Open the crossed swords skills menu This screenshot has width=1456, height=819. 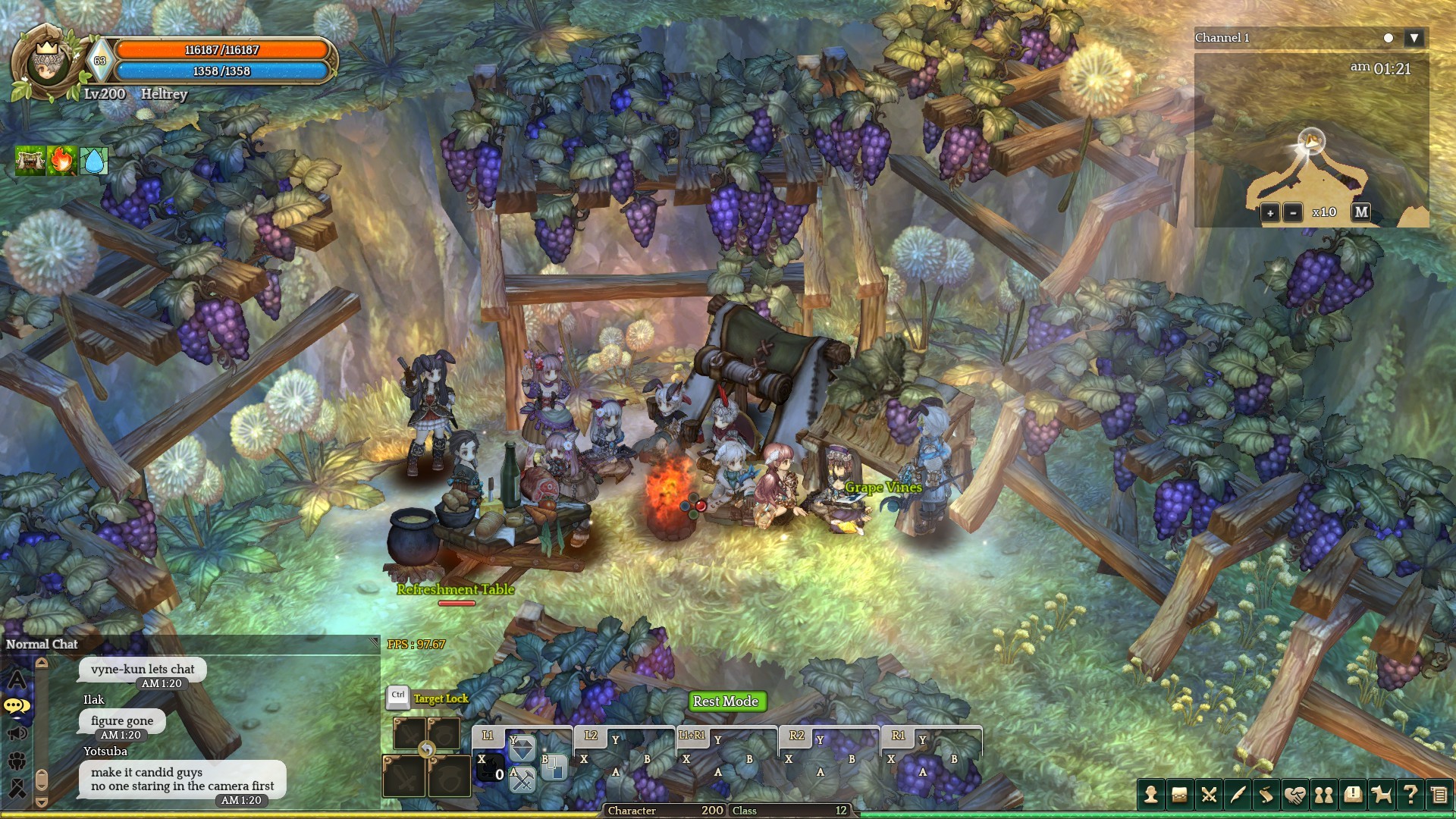tap(1209, 794)
